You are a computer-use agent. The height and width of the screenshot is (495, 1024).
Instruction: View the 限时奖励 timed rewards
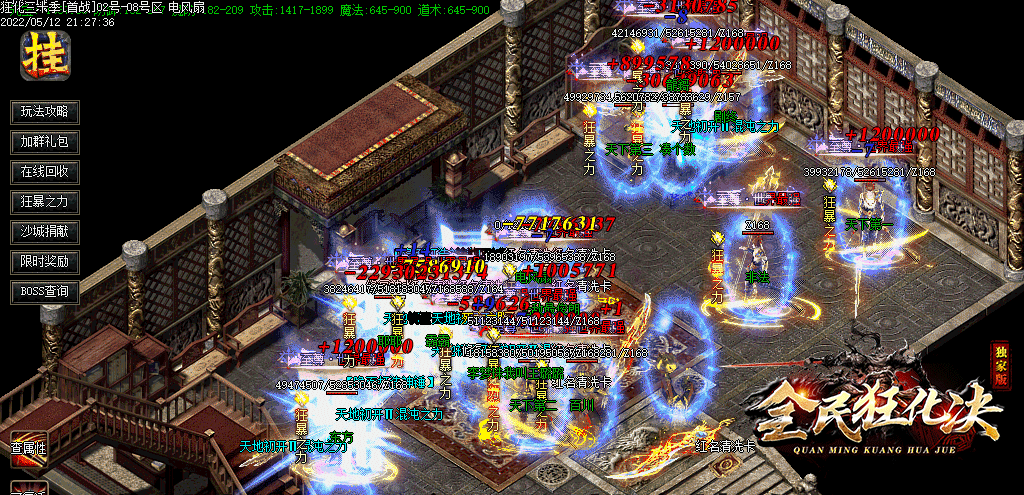[x=45, y=262]
